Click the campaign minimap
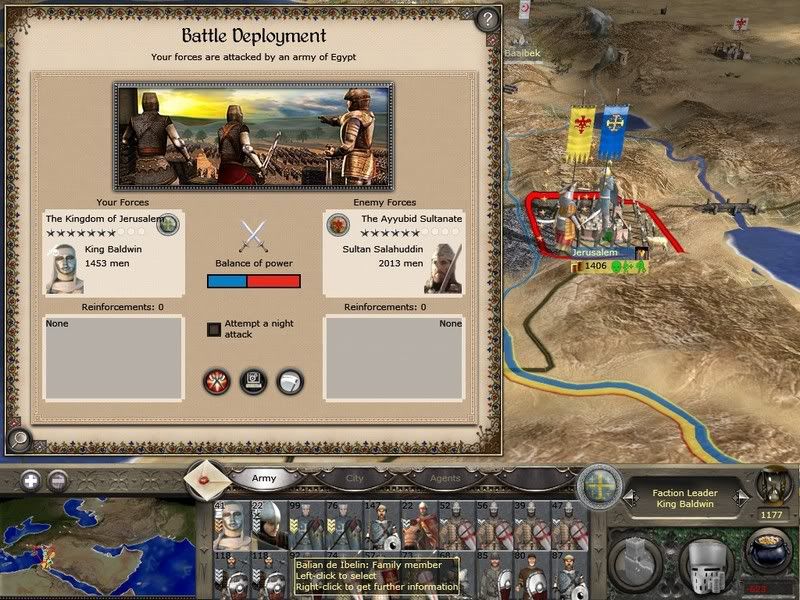 [x=95, y=545]
